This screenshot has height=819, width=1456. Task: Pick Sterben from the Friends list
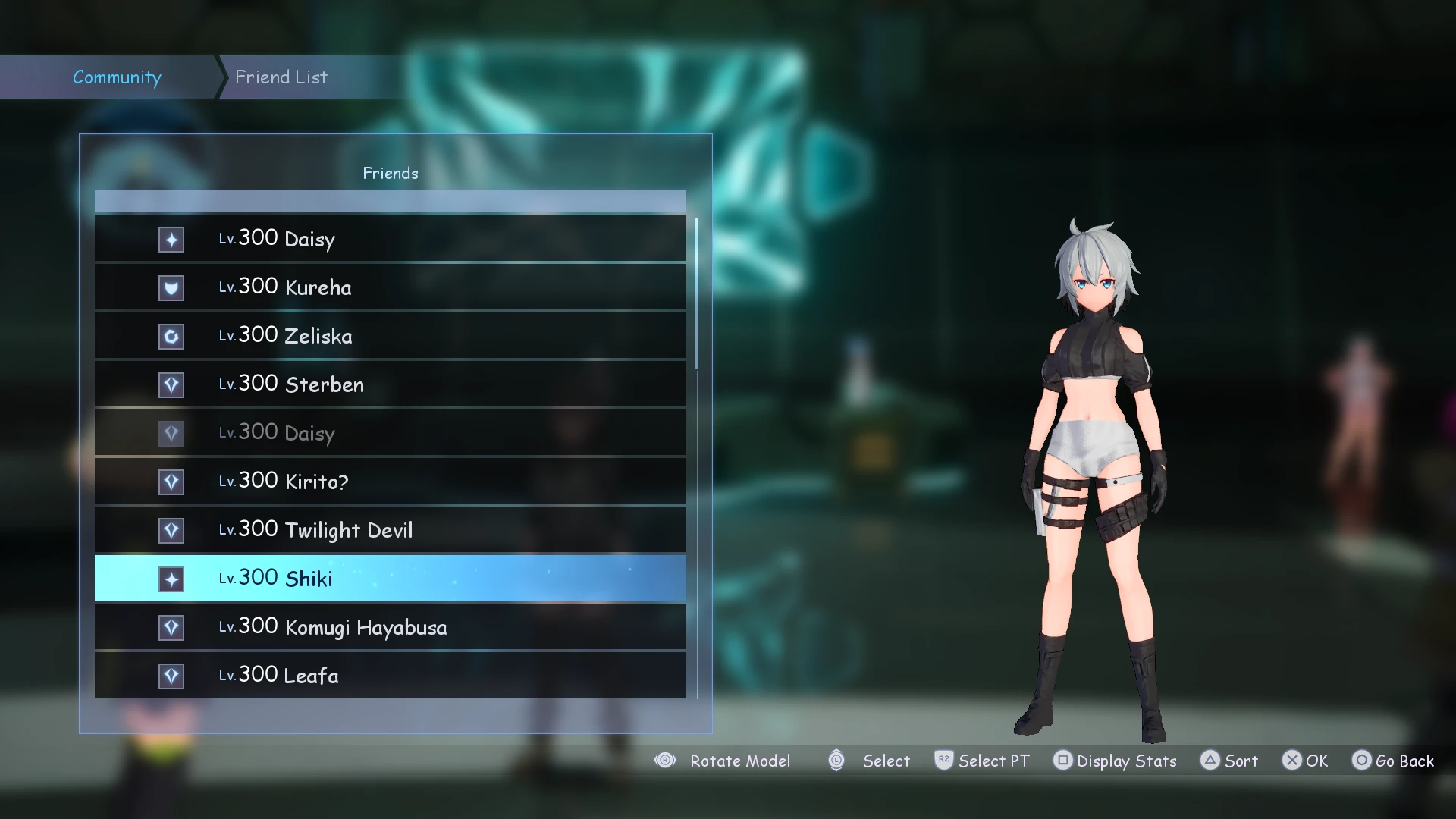click(390, 384)
